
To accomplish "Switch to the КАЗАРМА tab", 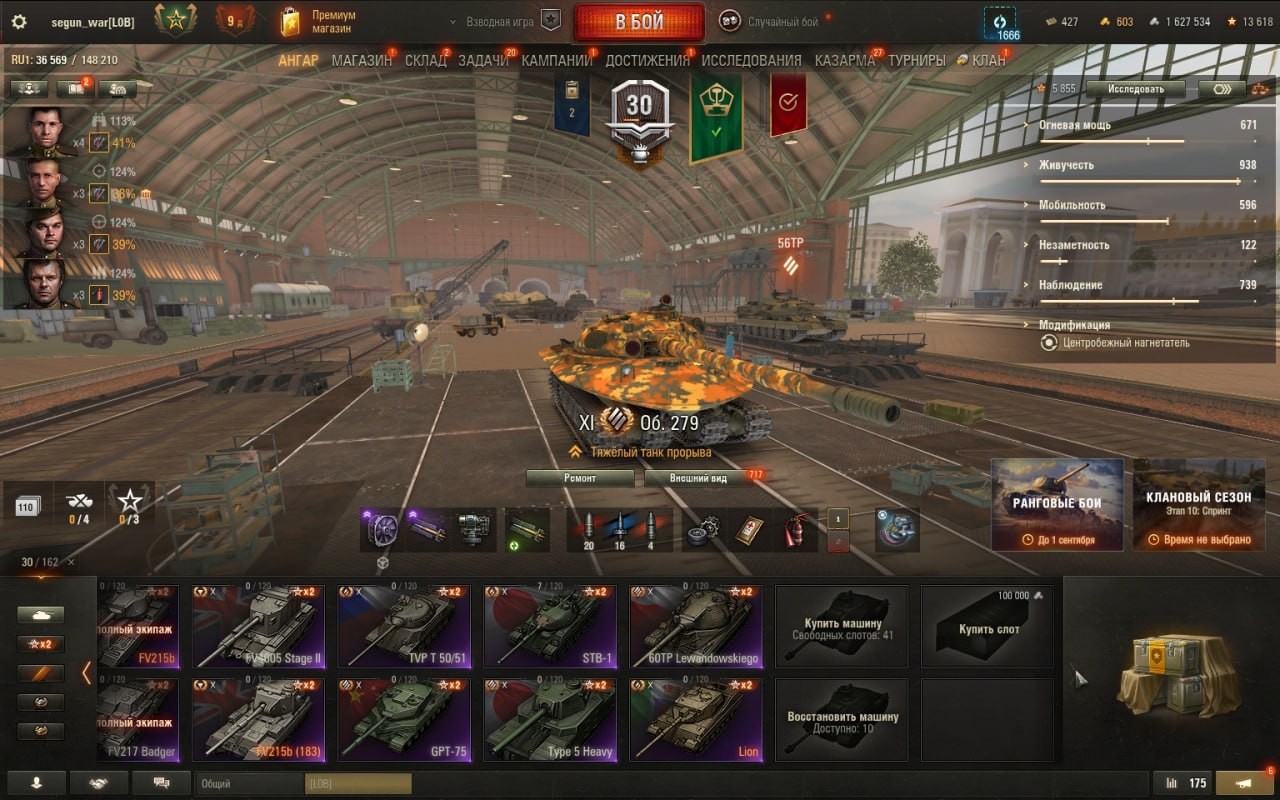I will pos(844,60).
